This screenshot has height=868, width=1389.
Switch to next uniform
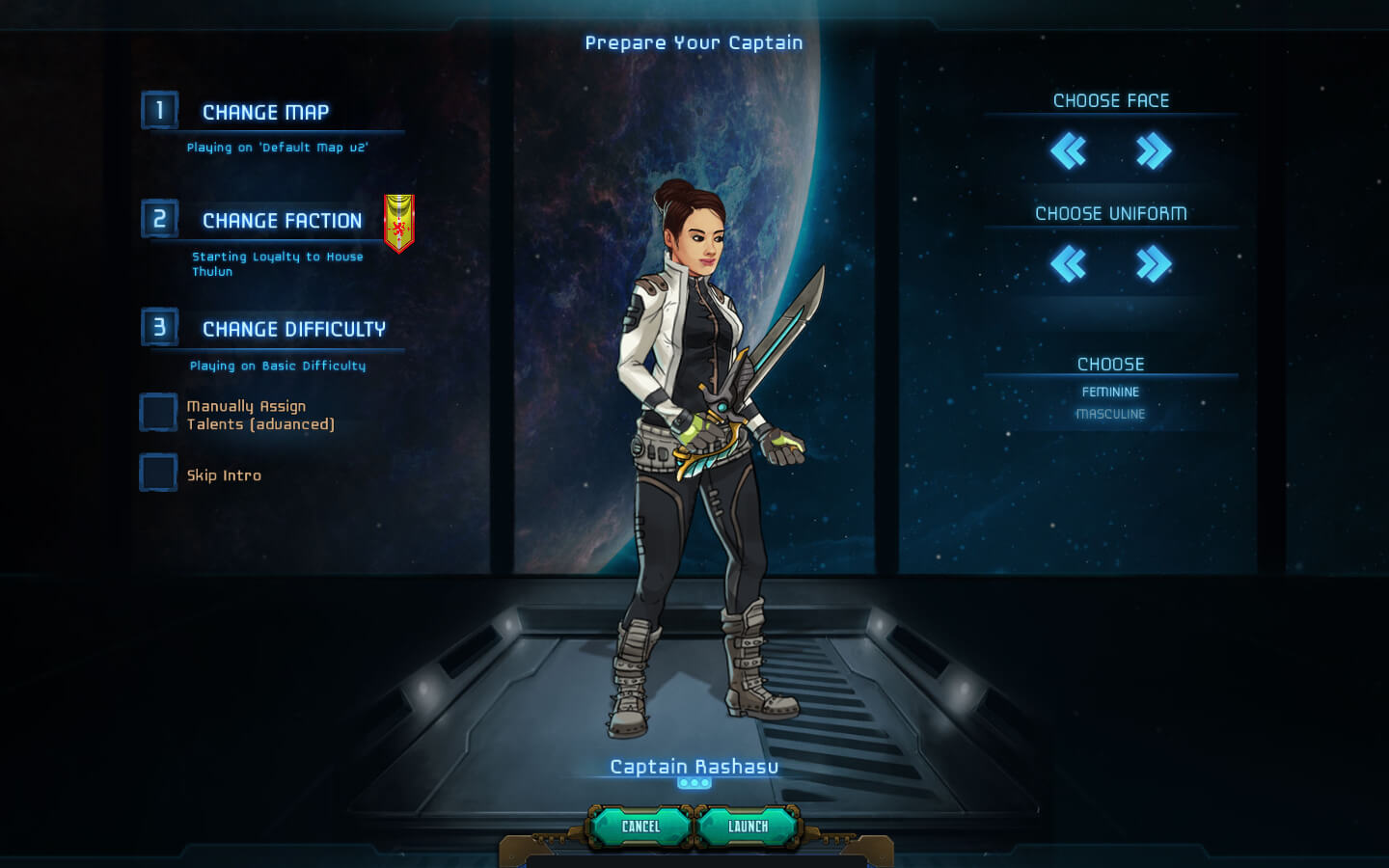(x=1154, y=263)
